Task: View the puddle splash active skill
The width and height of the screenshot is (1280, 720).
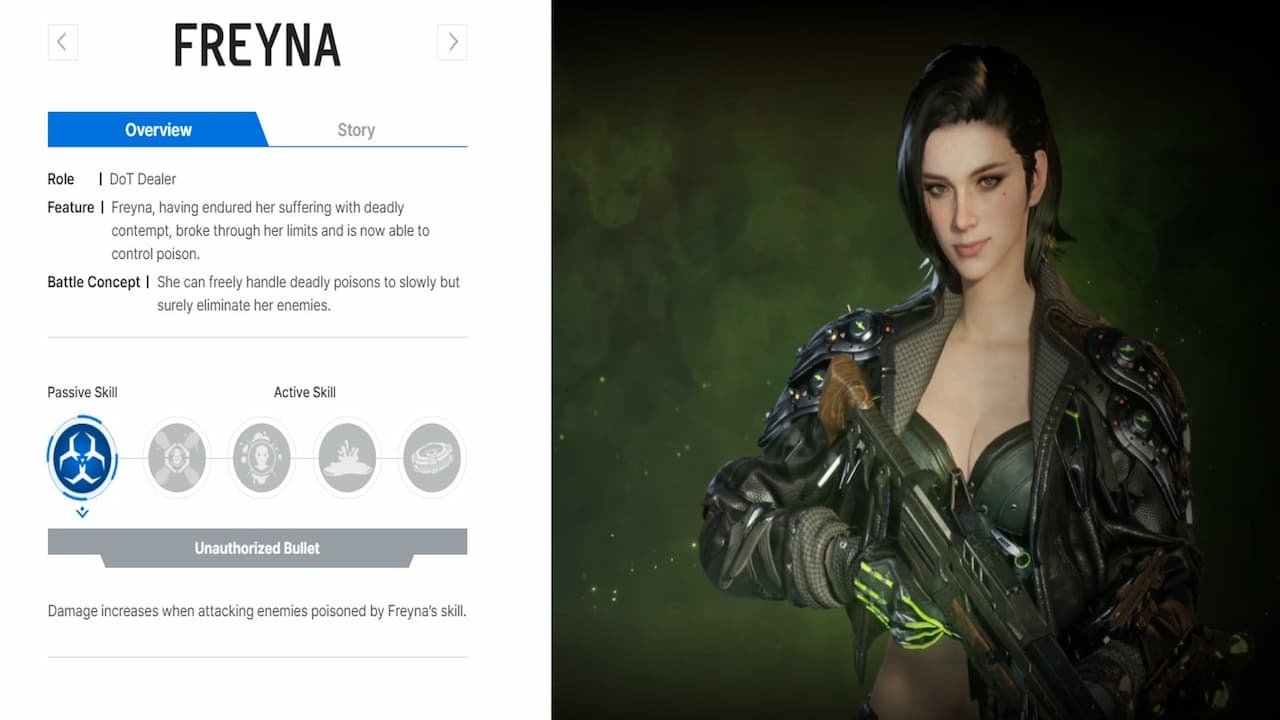Action: click(347, 458)
